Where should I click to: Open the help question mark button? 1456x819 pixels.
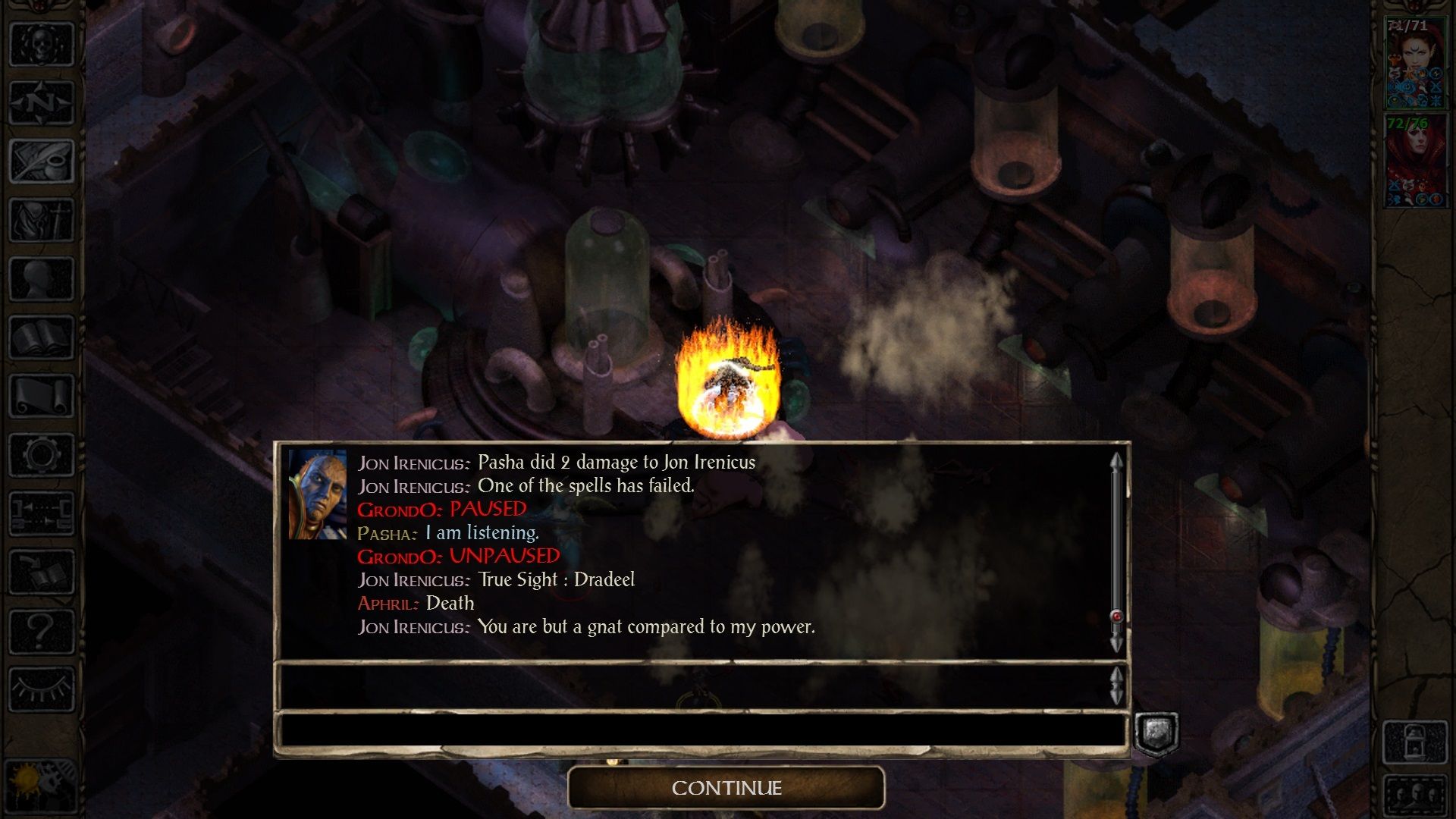[x=42, y=631]
